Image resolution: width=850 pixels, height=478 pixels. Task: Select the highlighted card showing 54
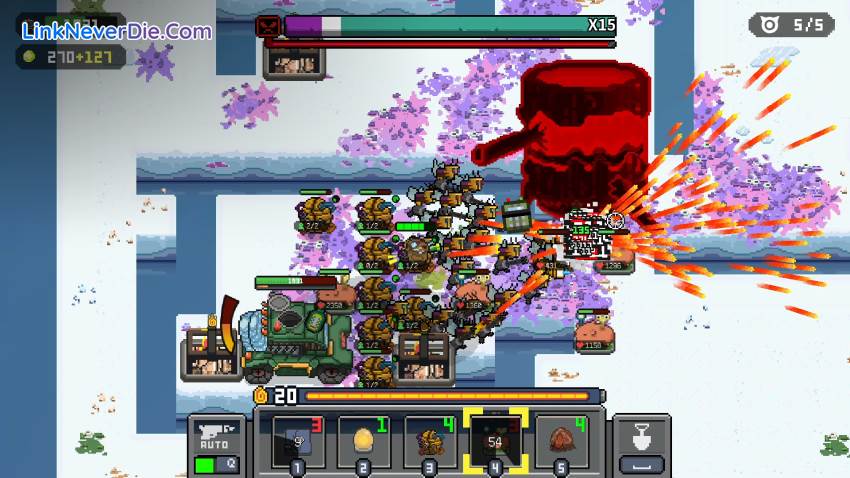[x=495, y=441]
